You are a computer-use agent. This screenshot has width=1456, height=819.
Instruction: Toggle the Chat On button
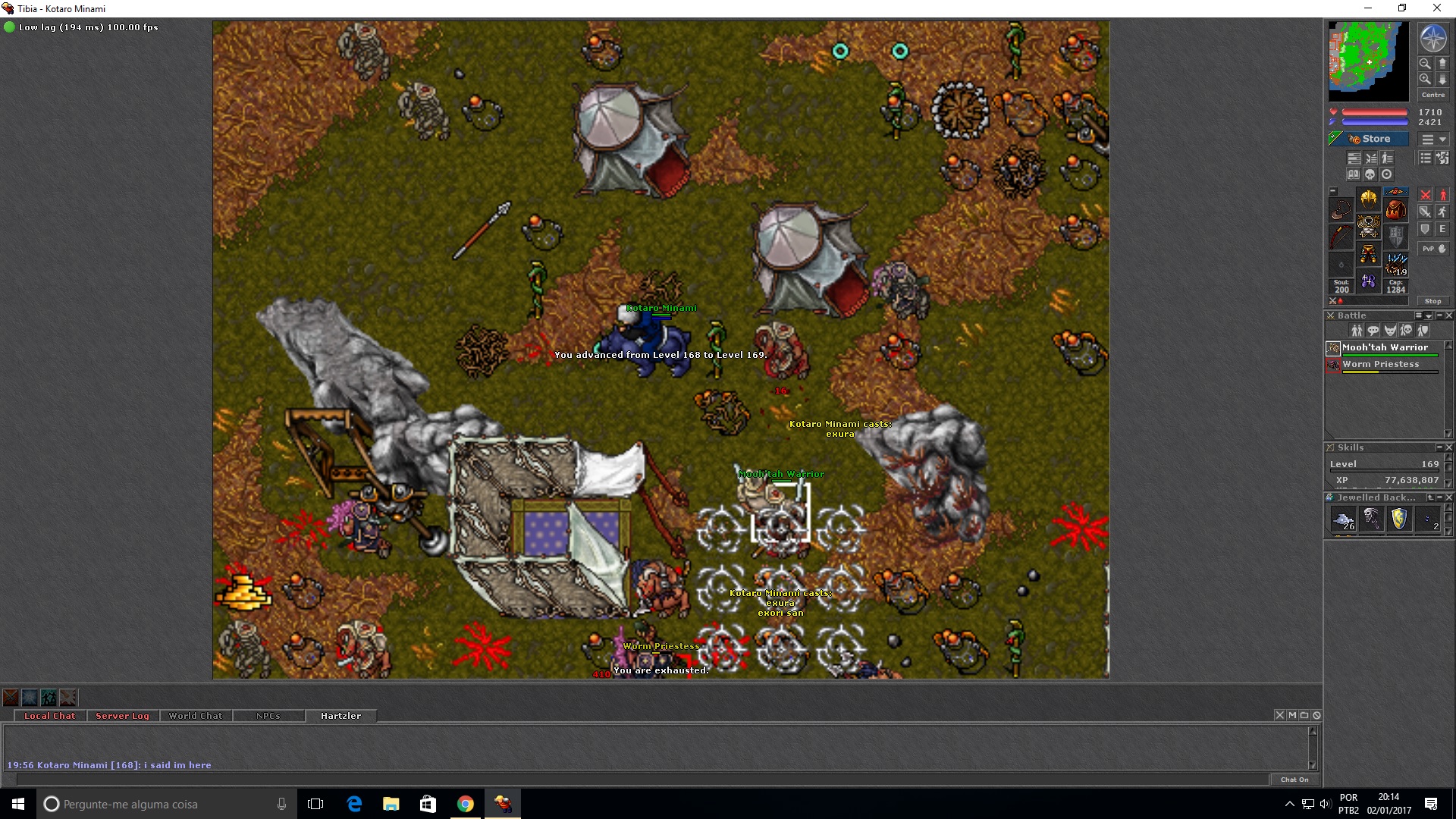pos(1294,780)
